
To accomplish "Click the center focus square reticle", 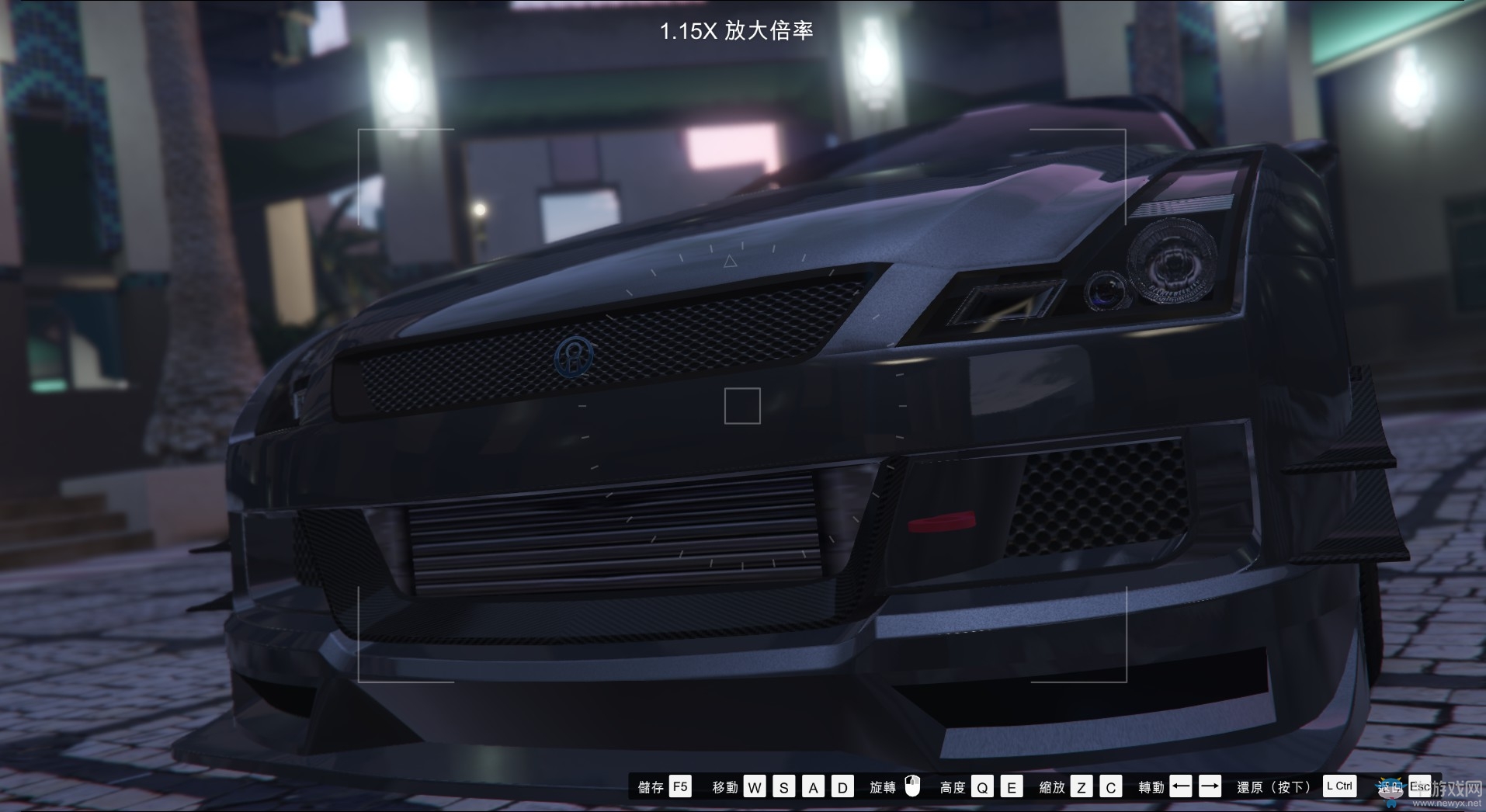I will pos(741,406).
